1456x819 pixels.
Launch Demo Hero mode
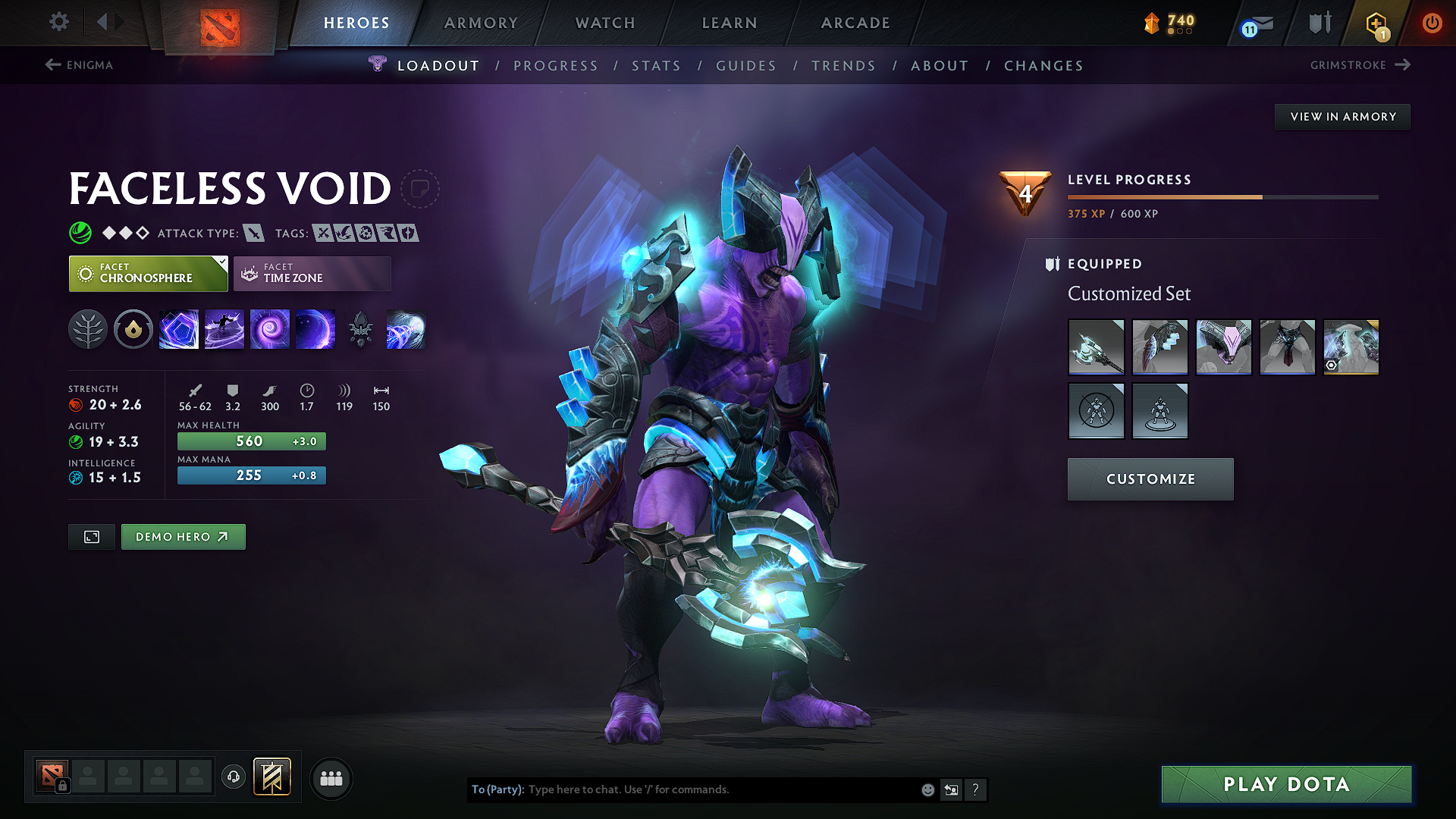(183, 537)
